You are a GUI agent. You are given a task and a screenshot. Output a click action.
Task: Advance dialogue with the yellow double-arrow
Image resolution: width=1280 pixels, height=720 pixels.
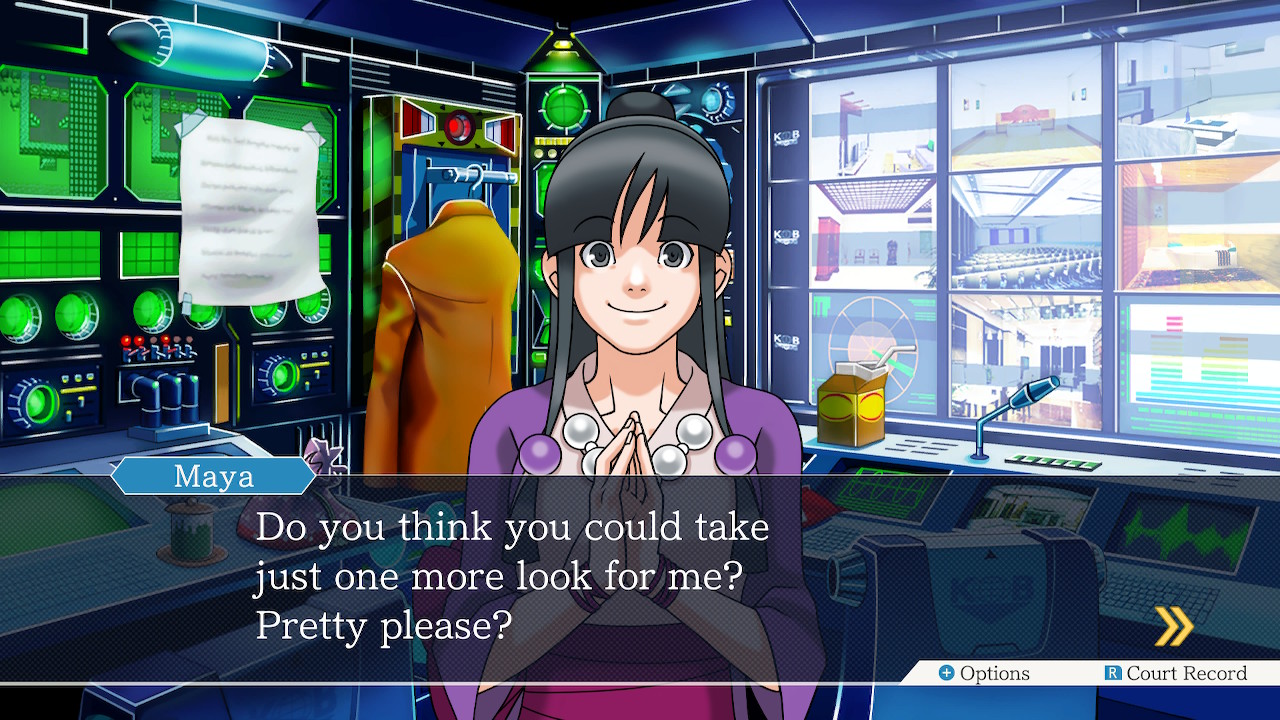pyautogui.click(x=1174, y=627)
